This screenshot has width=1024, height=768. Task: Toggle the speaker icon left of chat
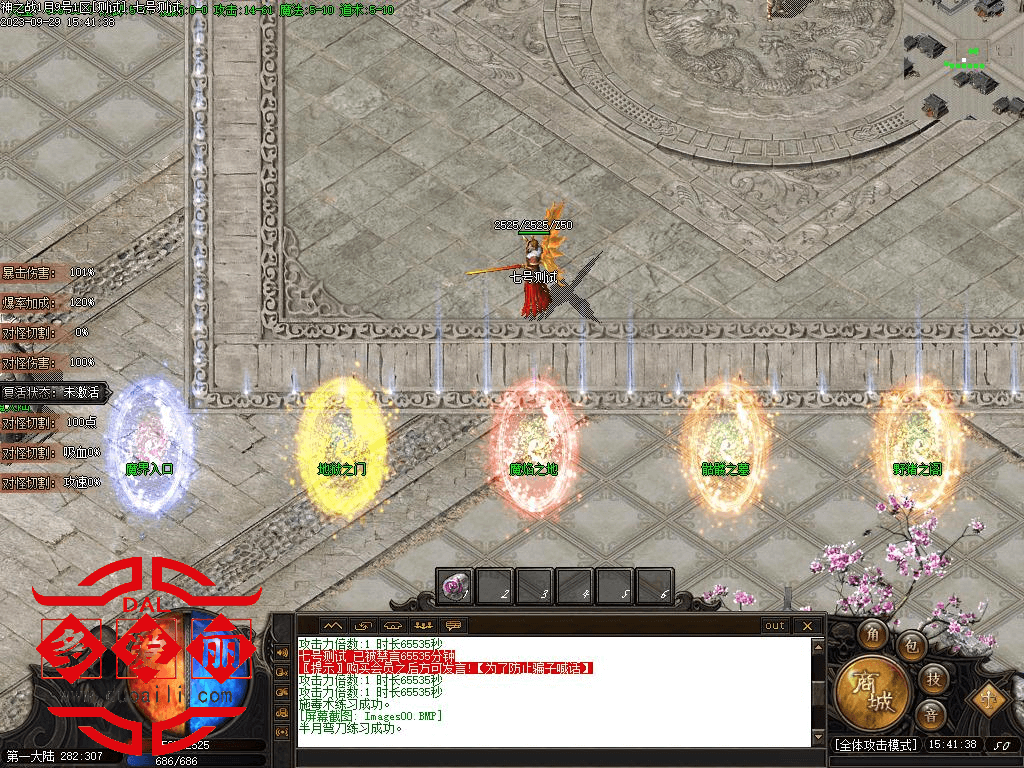click(281, 653)
